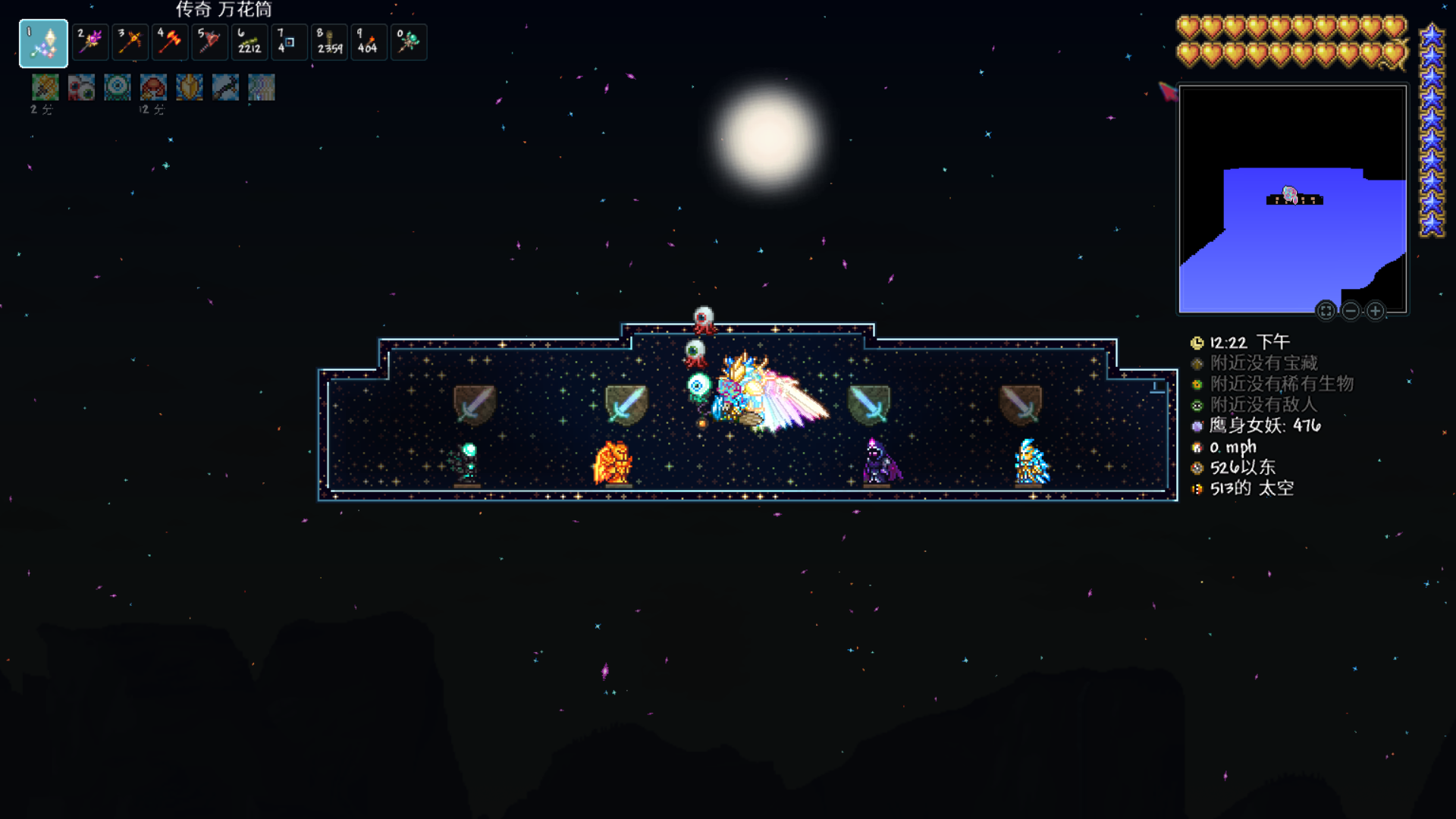1456x819 pixels.
Task: Click the dark hammer buff icon
Action: pos(225,88)
